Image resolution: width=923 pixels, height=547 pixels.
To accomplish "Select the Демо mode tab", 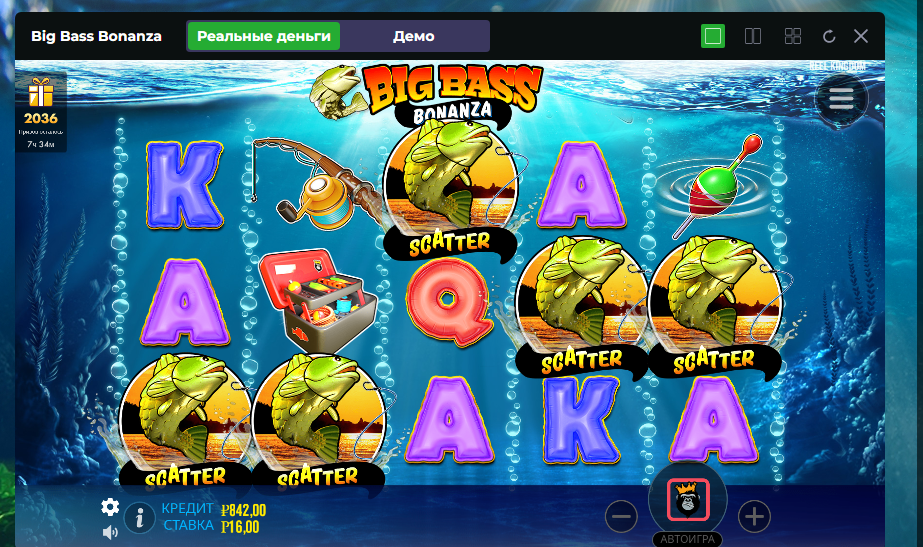I will click(413, 36).
